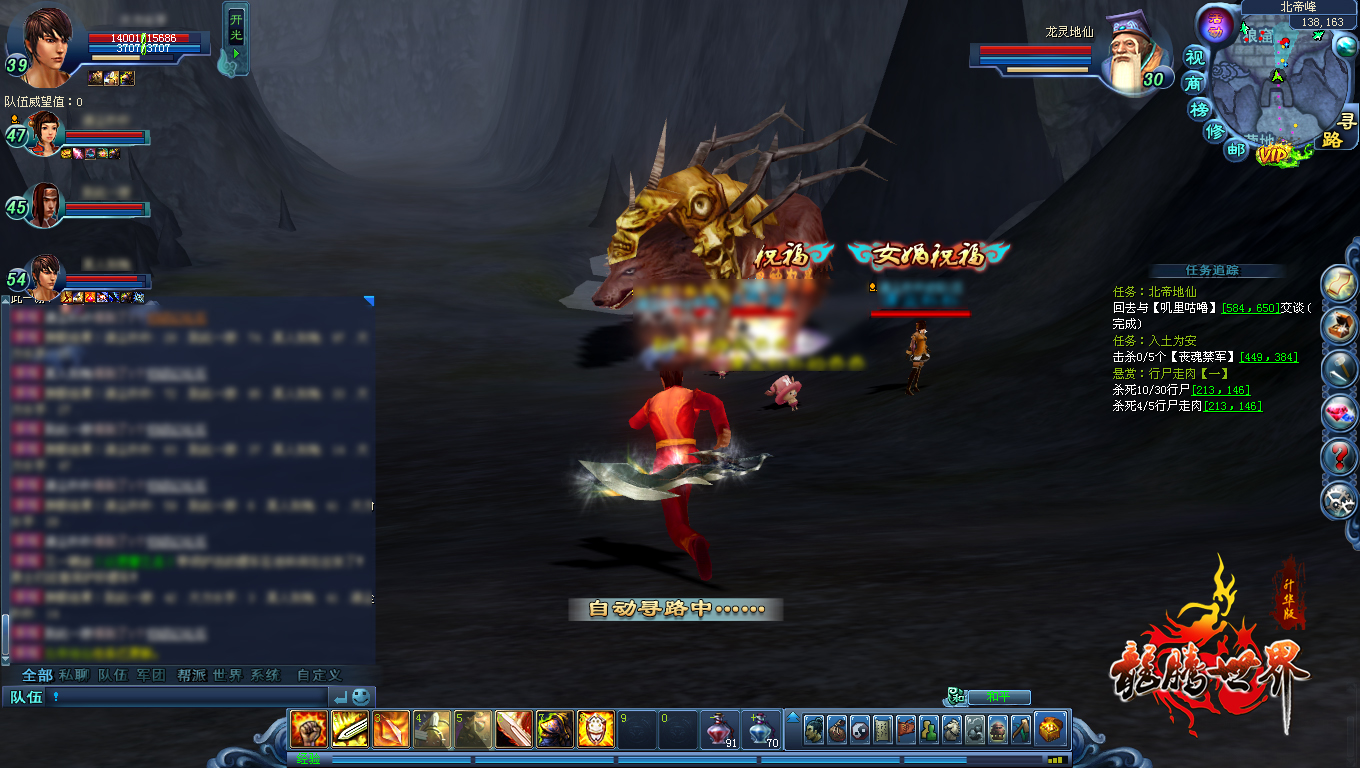Use the red health potion slot

(719, 730)
